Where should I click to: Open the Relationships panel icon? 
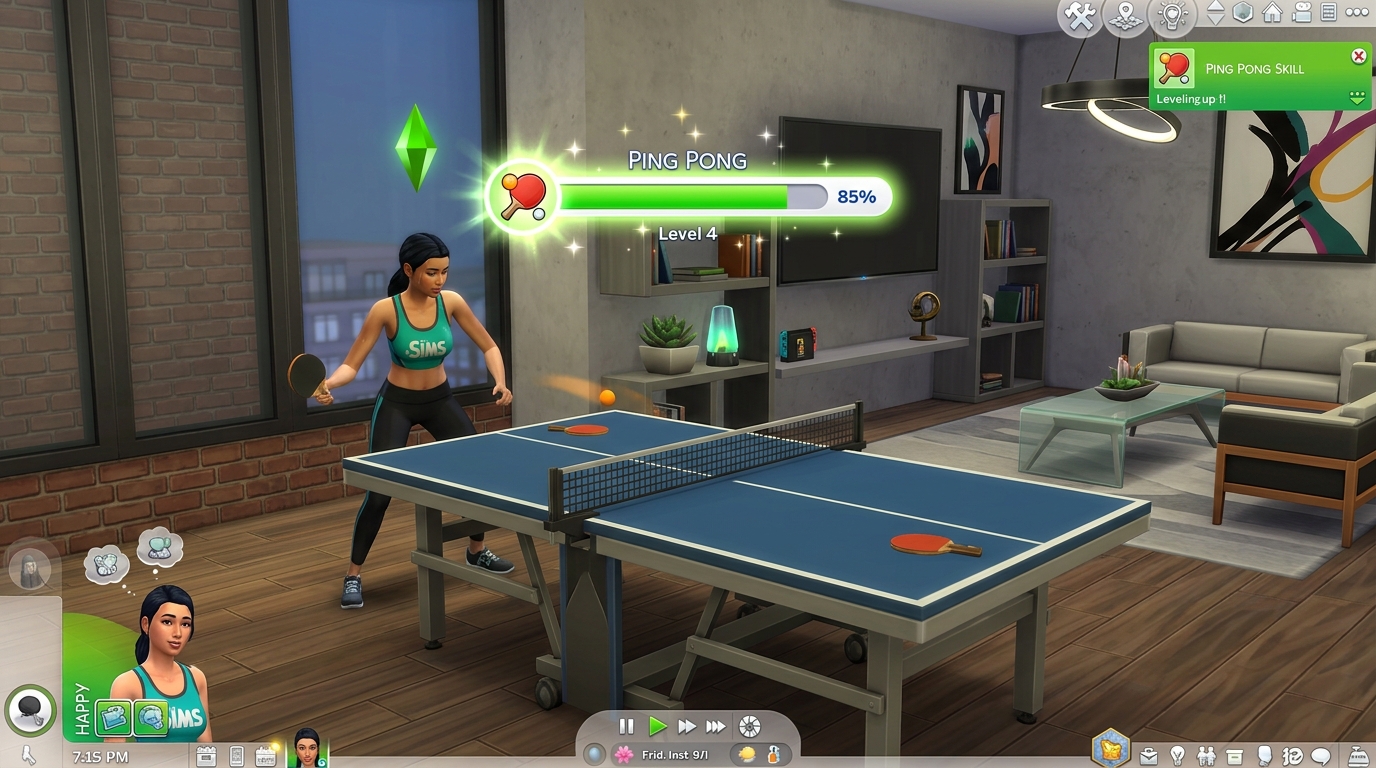click(1205, 756)
